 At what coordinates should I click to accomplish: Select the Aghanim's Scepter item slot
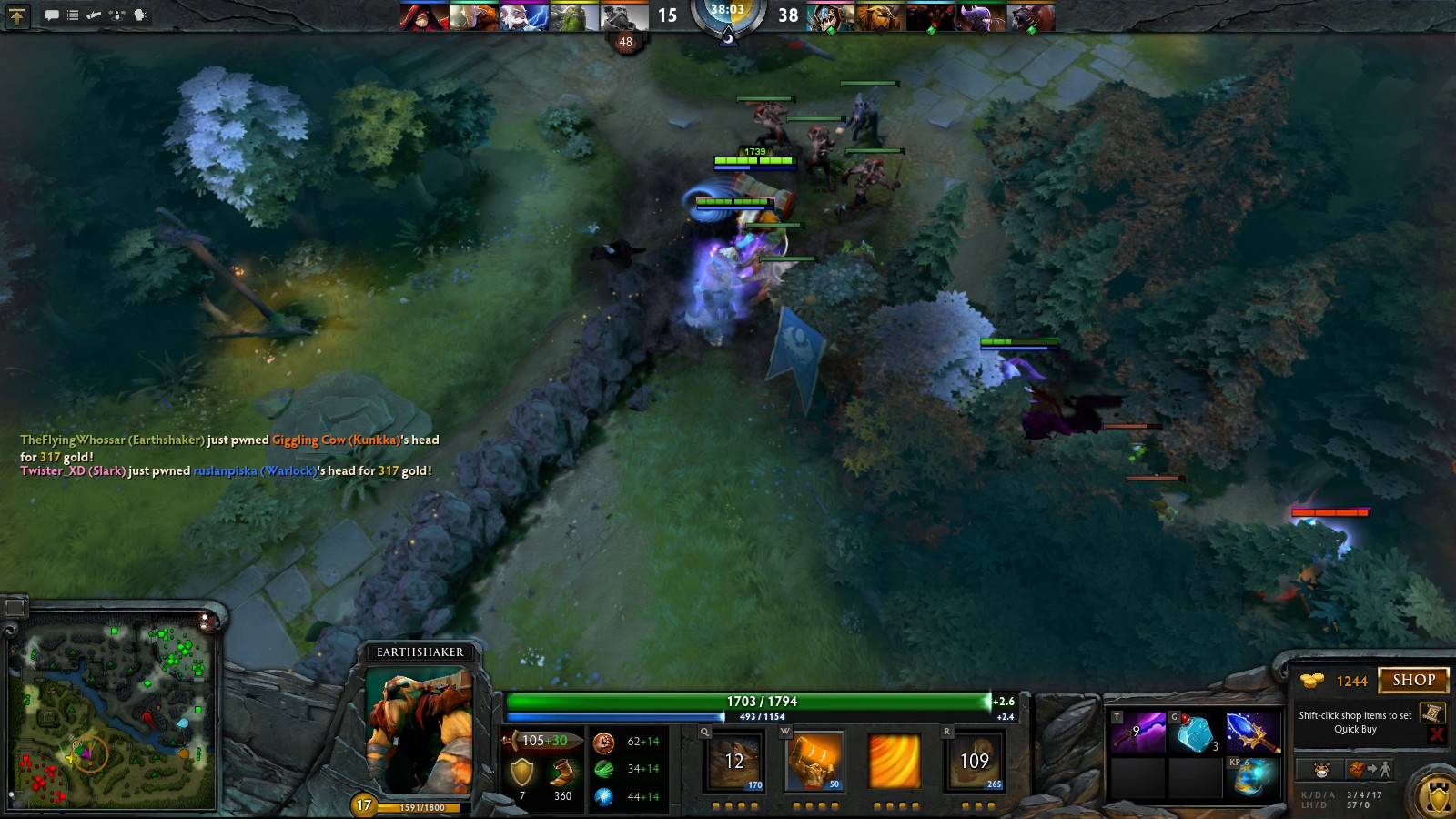coord(1252,733)
